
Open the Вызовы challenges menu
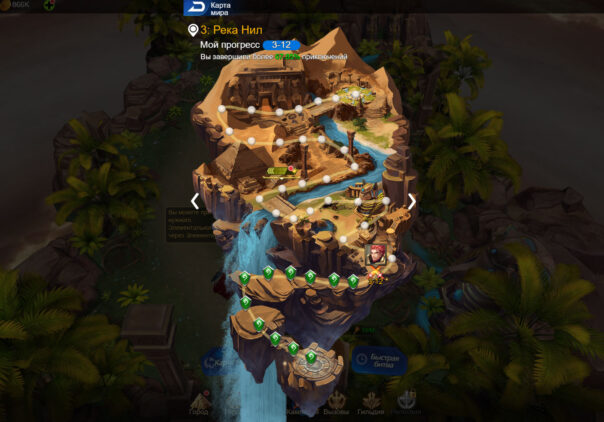(337, 403)
